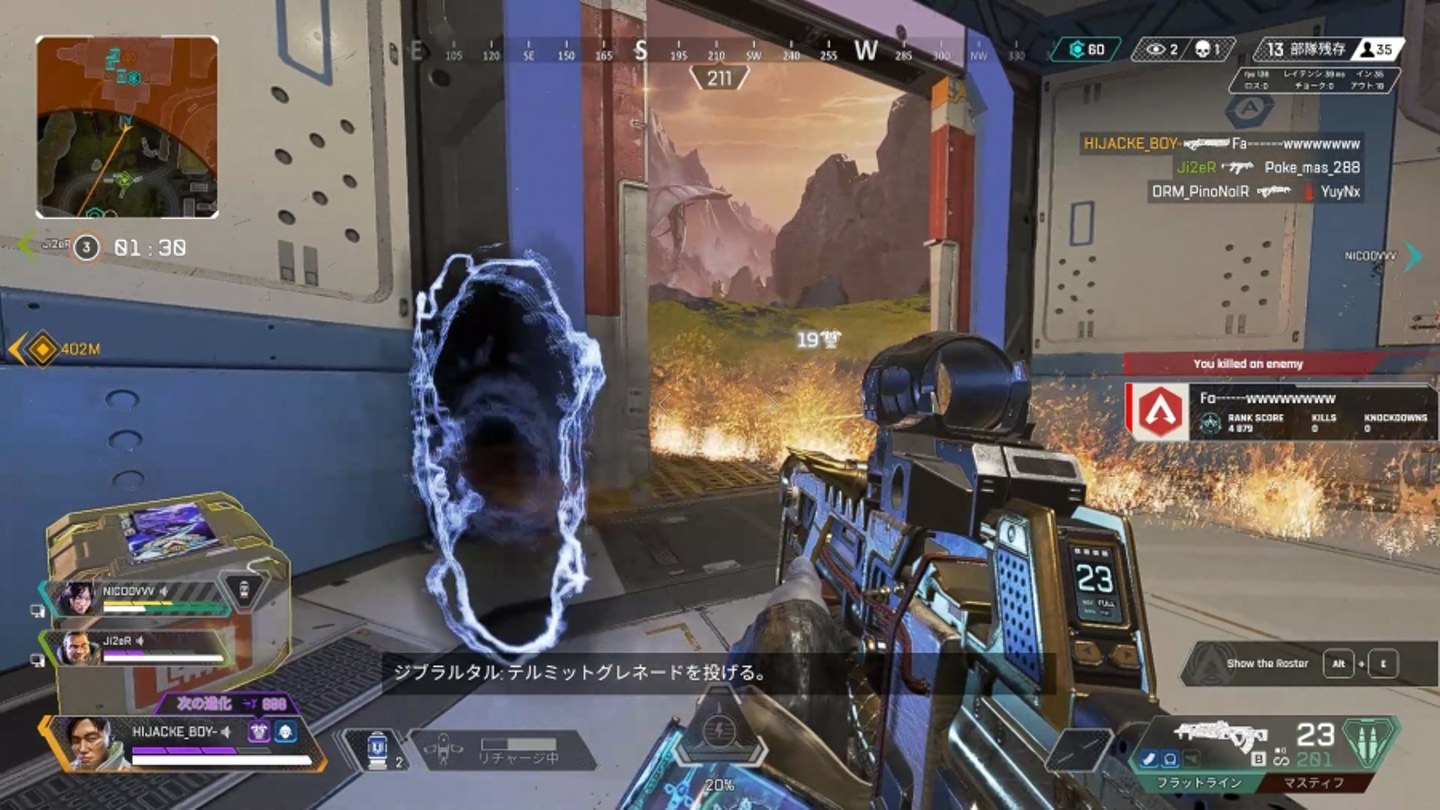Select the Ji2eR kill feed entry

(x=1255, y=168)
